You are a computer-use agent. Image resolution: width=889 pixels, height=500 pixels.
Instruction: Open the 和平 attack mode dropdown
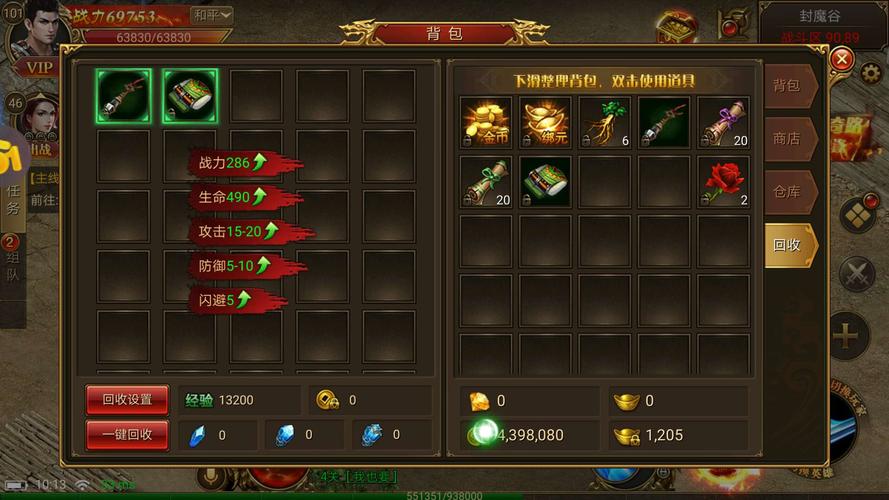click(211, 15)
